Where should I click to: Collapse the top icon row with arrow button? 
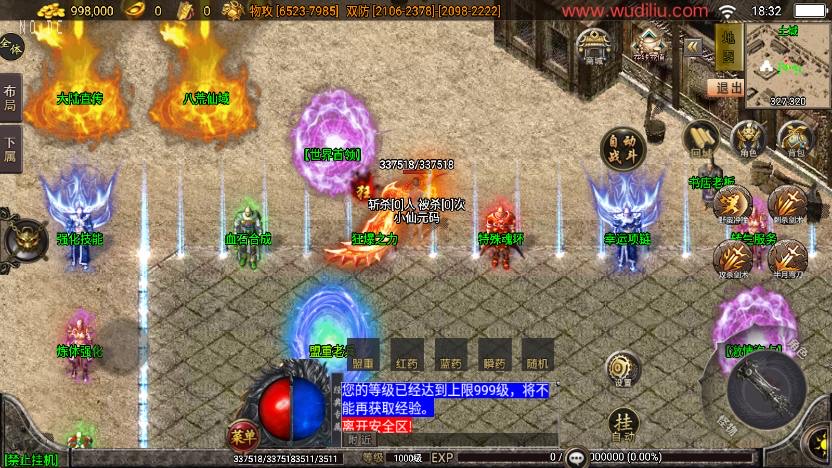pos(692,45)
